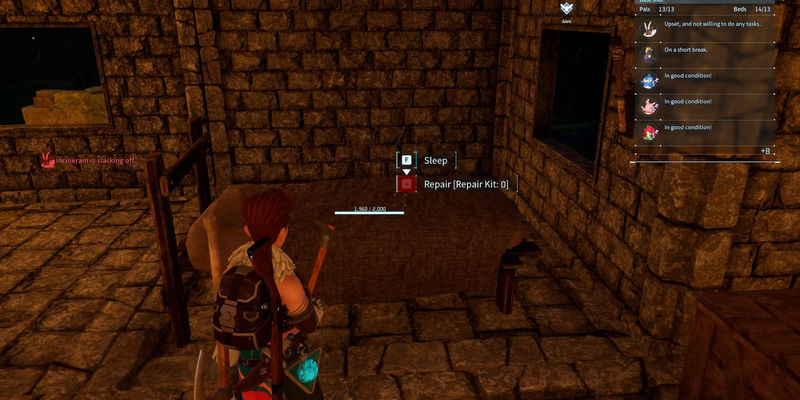Click the pink pal's portrait

pyautogui.click(x=647, y=104)
